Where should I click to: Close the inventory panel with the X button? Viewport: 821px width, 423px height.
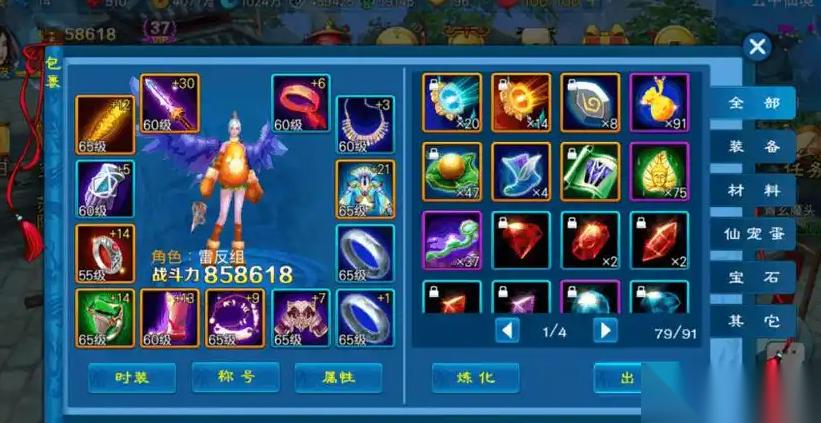[x=757, y=47]
